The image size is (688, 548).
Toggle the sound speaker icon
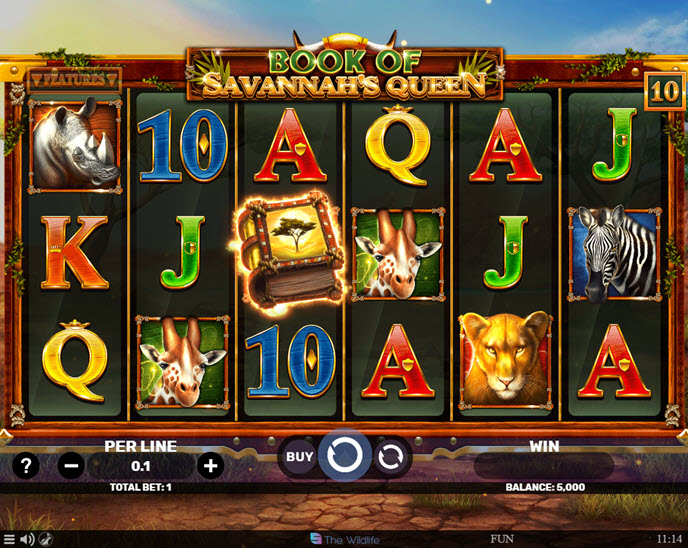pyautogui.click(x=27, y=540)
